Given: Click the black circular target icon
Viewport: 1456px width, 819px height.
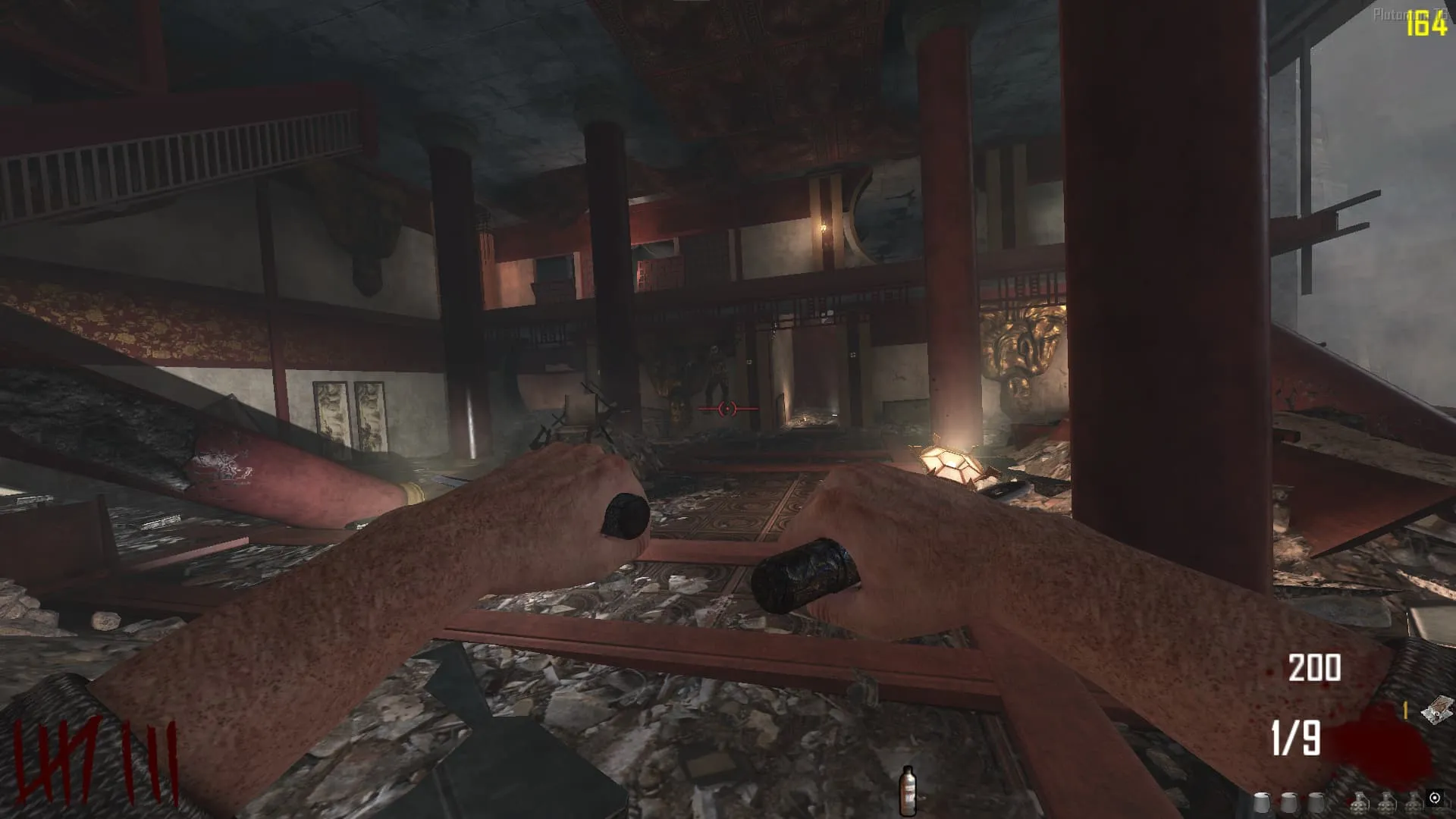Looking at the screenshot, I should coord(1434,798).
